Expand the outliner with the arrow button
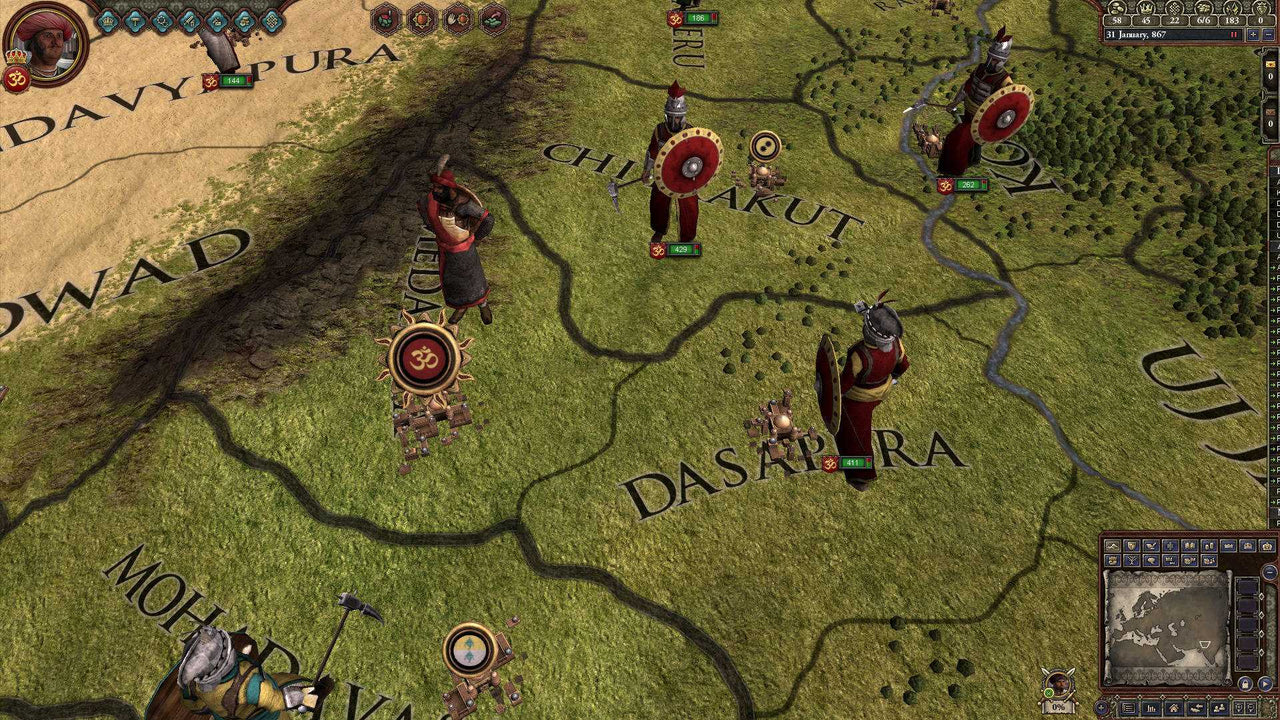The width and height of the screenshot is (1280, 720). pos(1264,683)
